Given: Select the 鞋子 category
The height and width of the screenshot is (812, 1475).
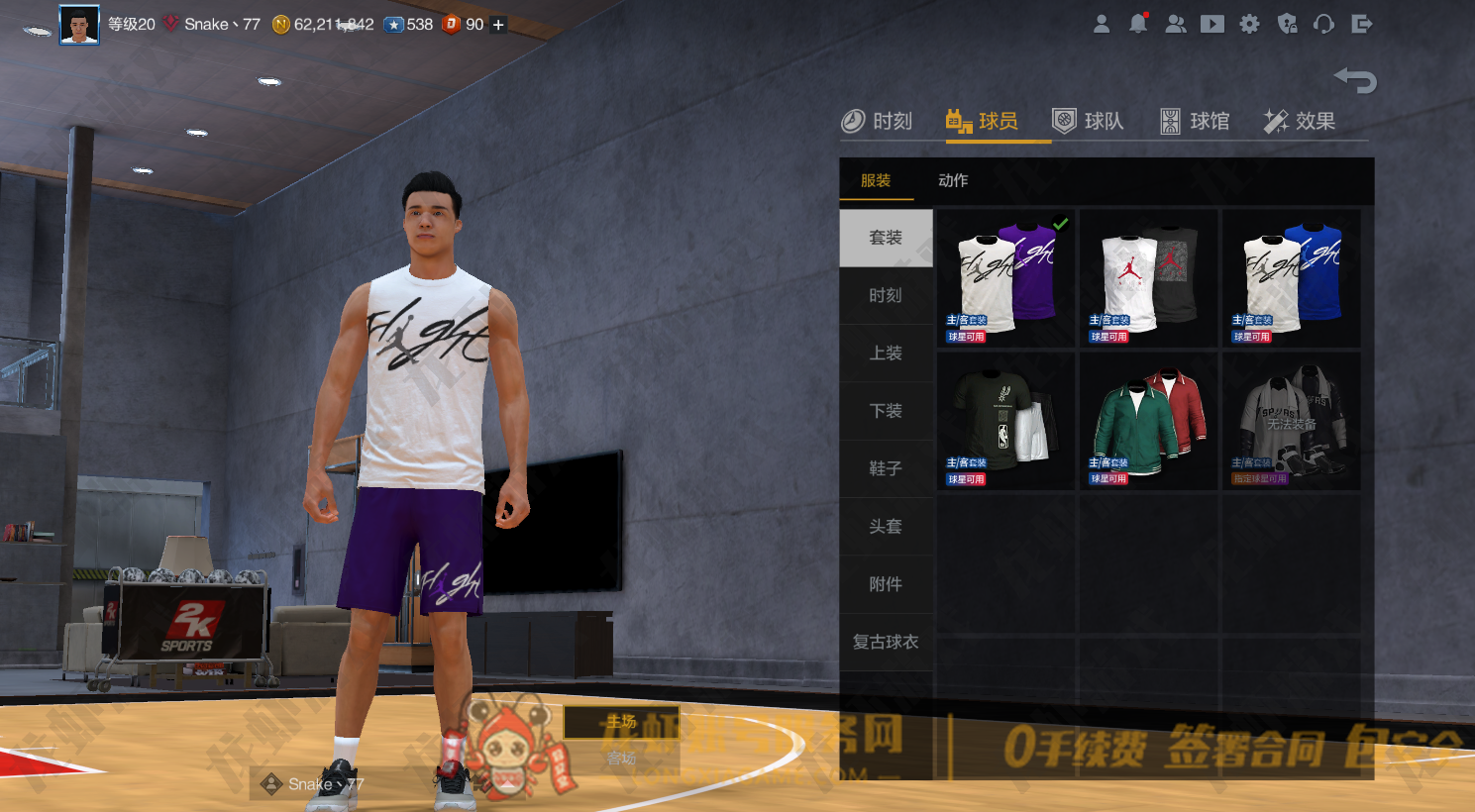Looking at the screenshot, I should (886, 468).
